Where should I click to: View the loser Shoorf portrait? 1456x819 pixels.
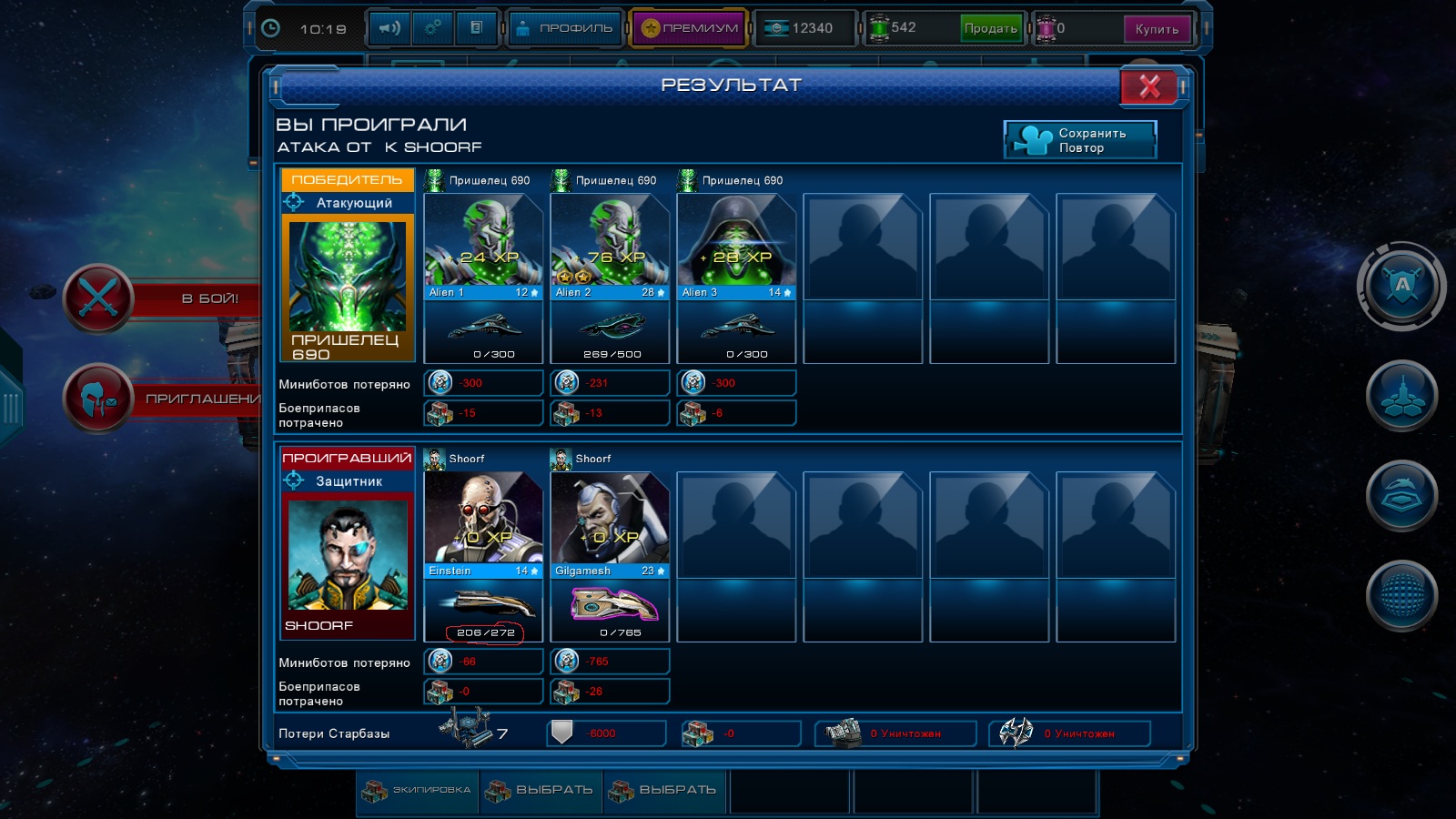click(348, 555)
